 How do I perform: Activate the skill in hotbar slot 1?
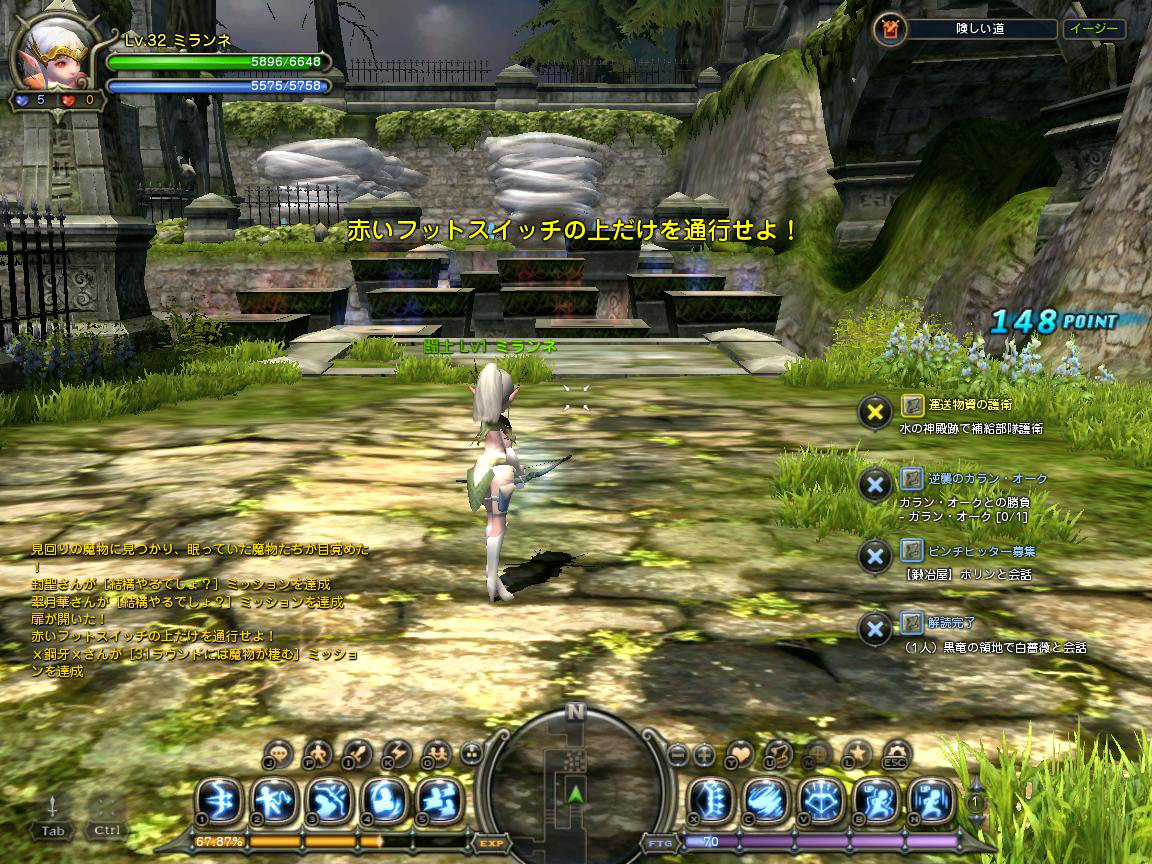(218, 800)
